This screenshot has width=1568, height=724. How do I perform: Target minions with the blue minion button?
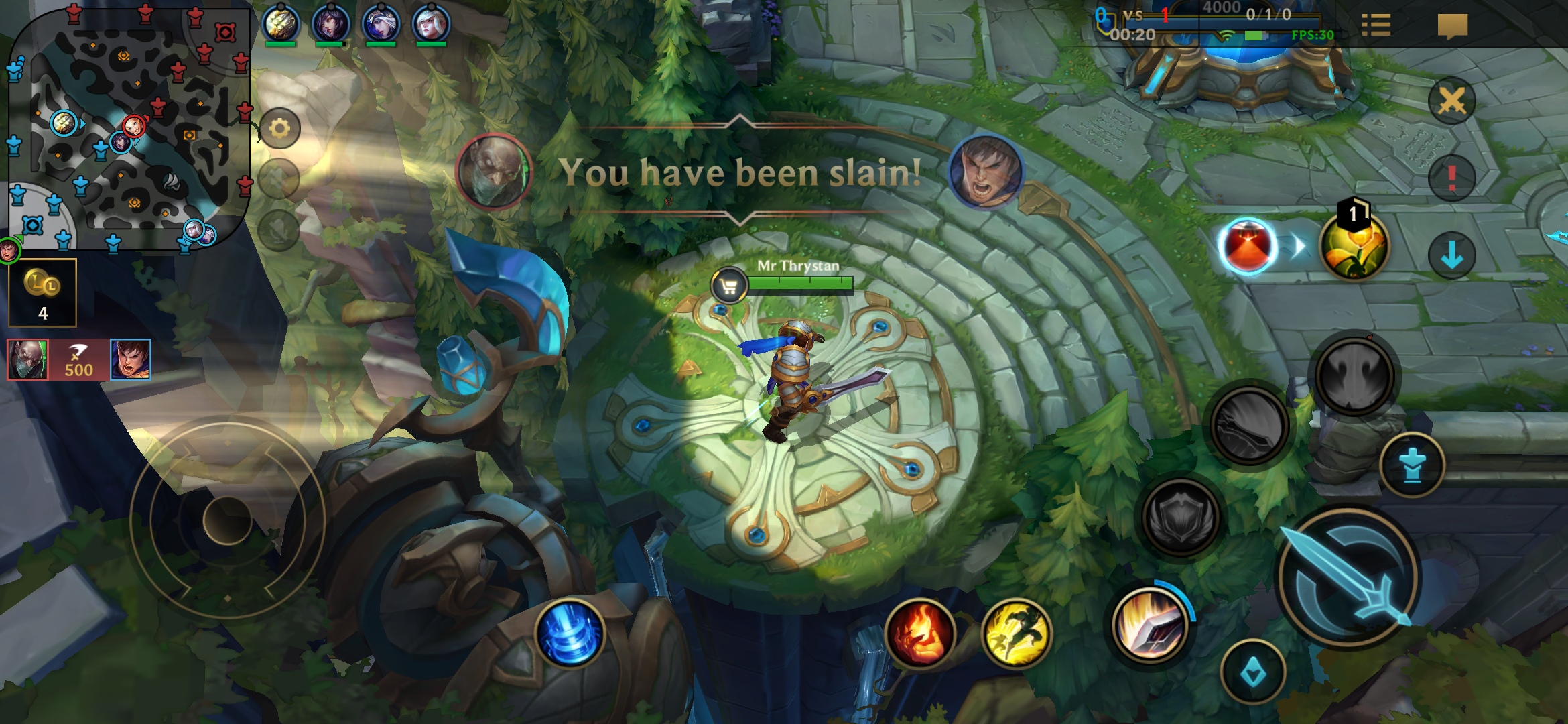coord(1252,672)
